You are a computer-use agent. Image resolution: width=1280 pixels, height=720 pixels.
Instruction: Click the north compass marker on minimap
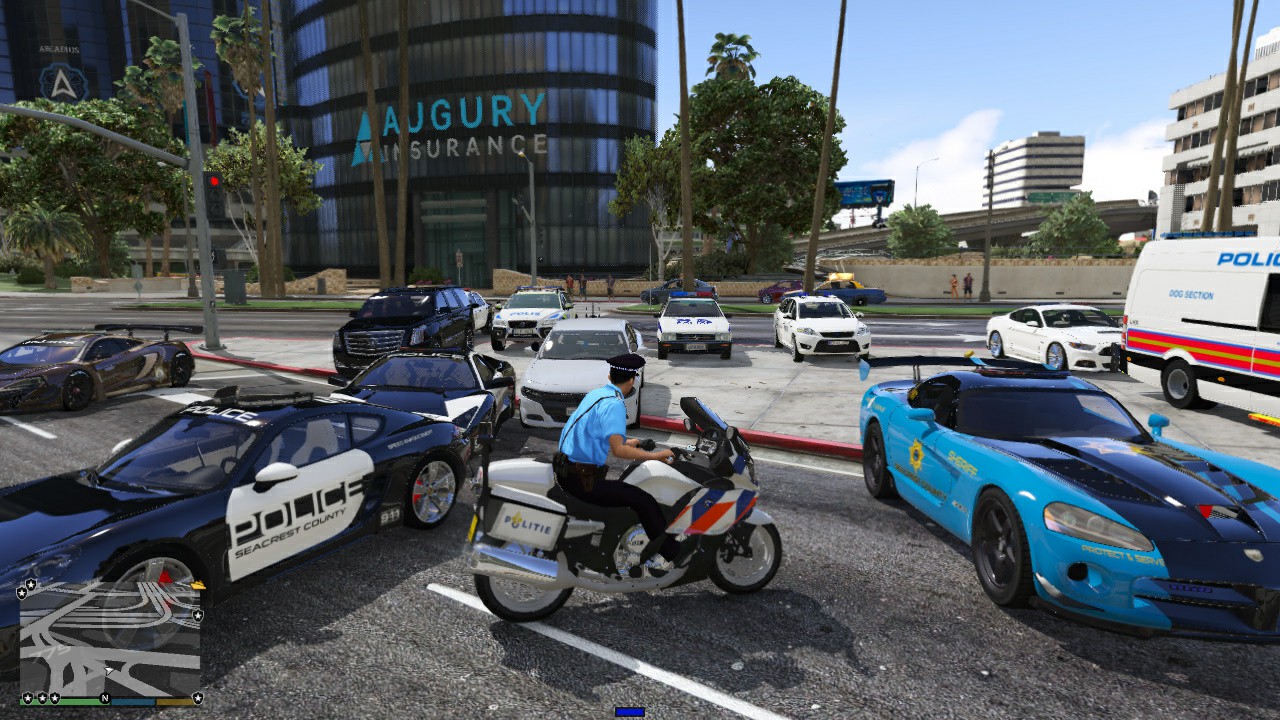[104, 697]
